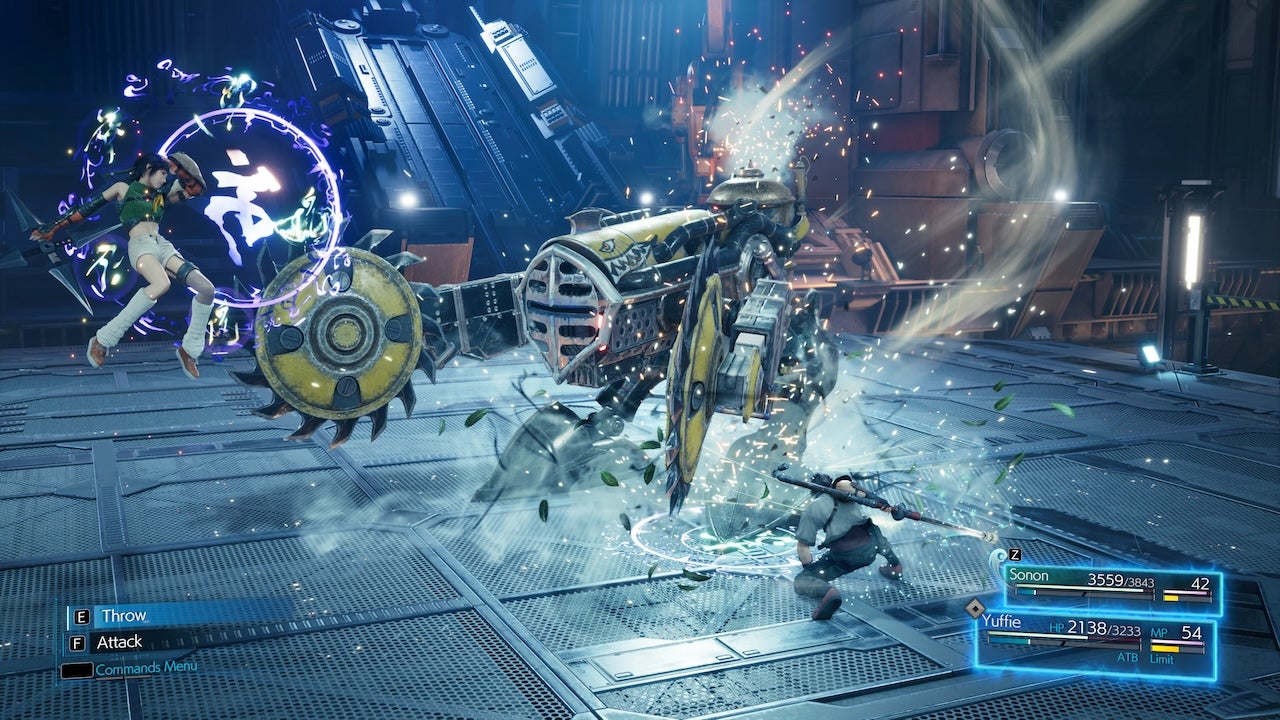1280x720 pixels.
Task: Click the diamond party-leader marker next to Yuffie
Action: pos(975,608)
